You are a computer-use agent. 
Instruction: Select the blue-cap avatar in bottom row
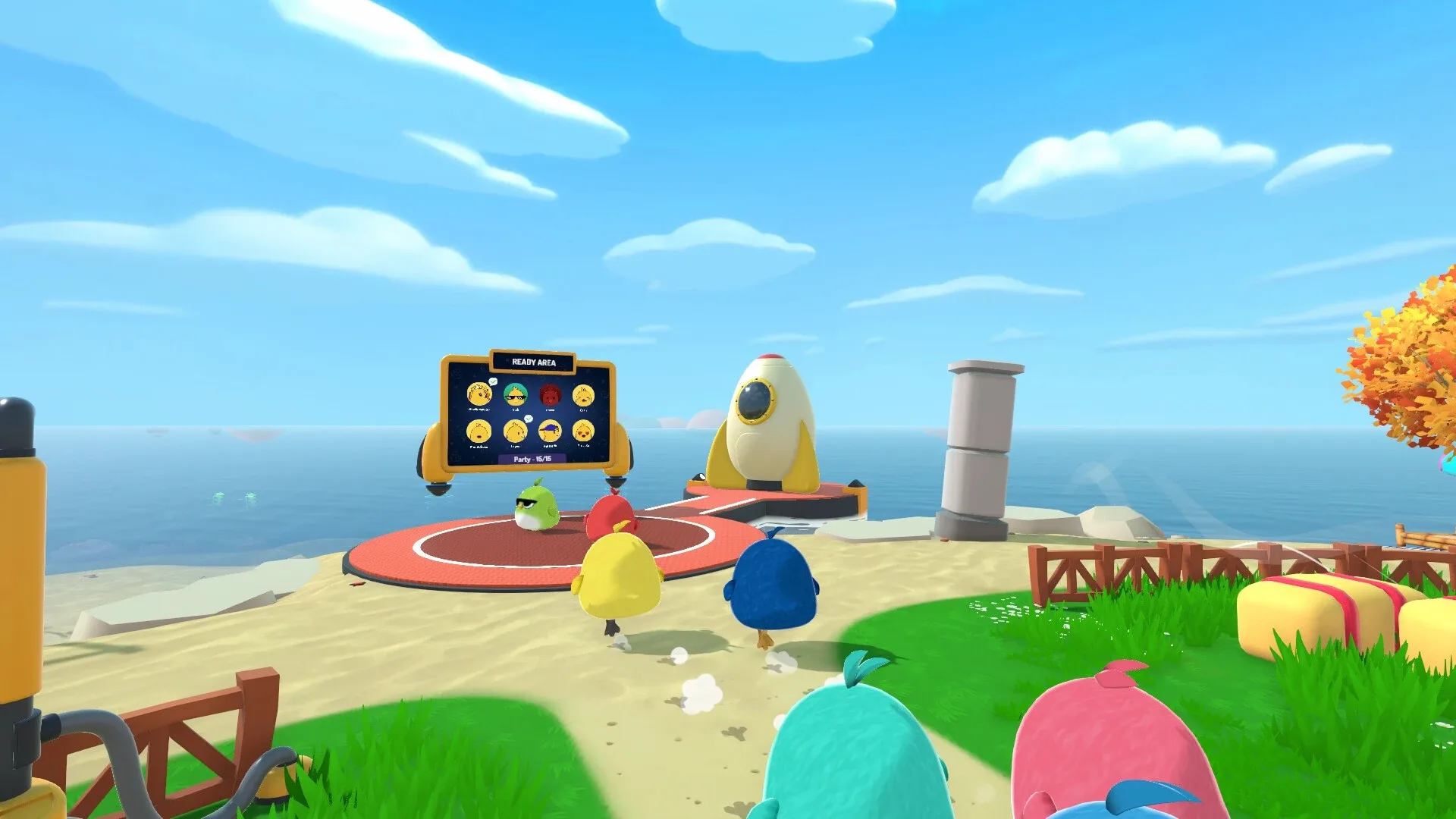tap(550, 431)
